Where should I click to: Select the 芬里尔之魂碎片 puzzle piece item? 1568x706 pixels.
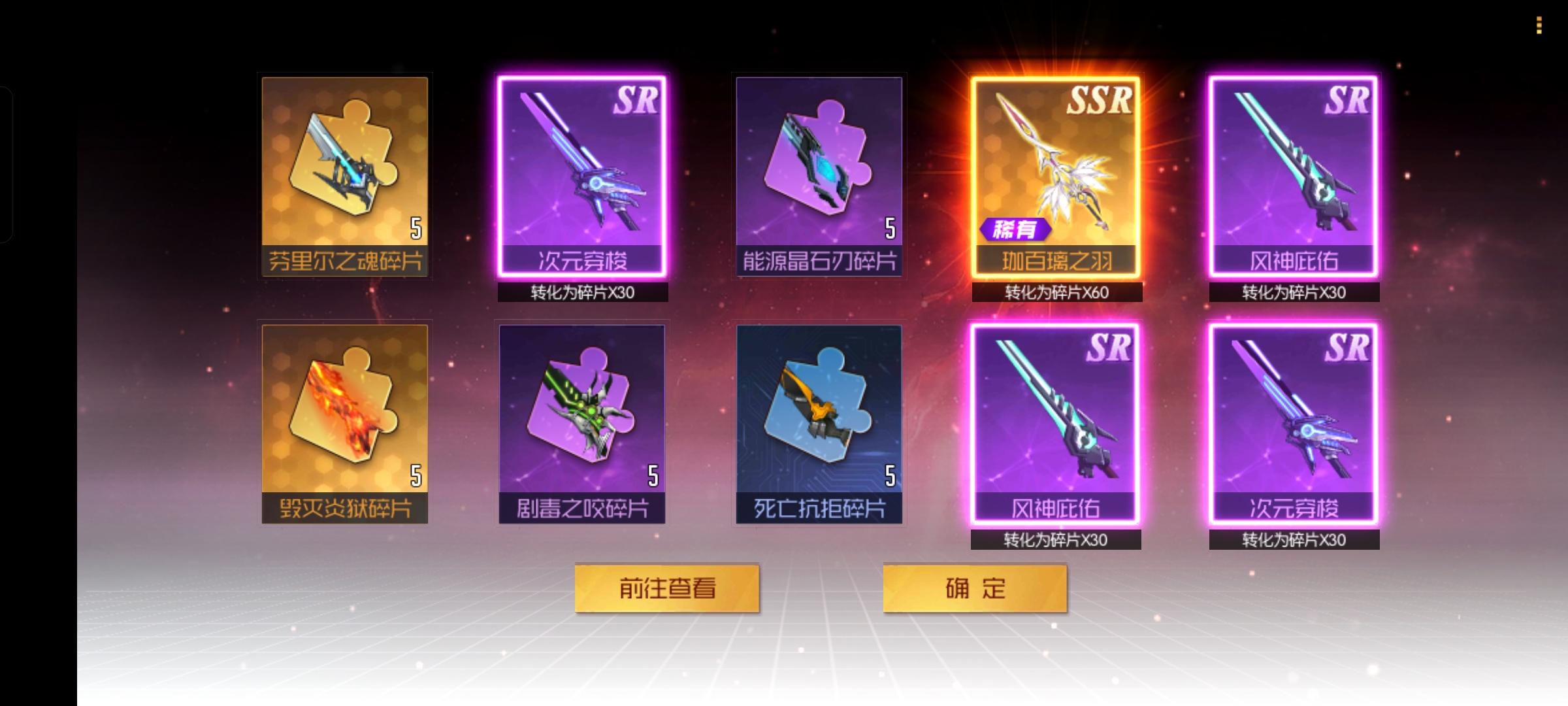click(x=345, y=176)
